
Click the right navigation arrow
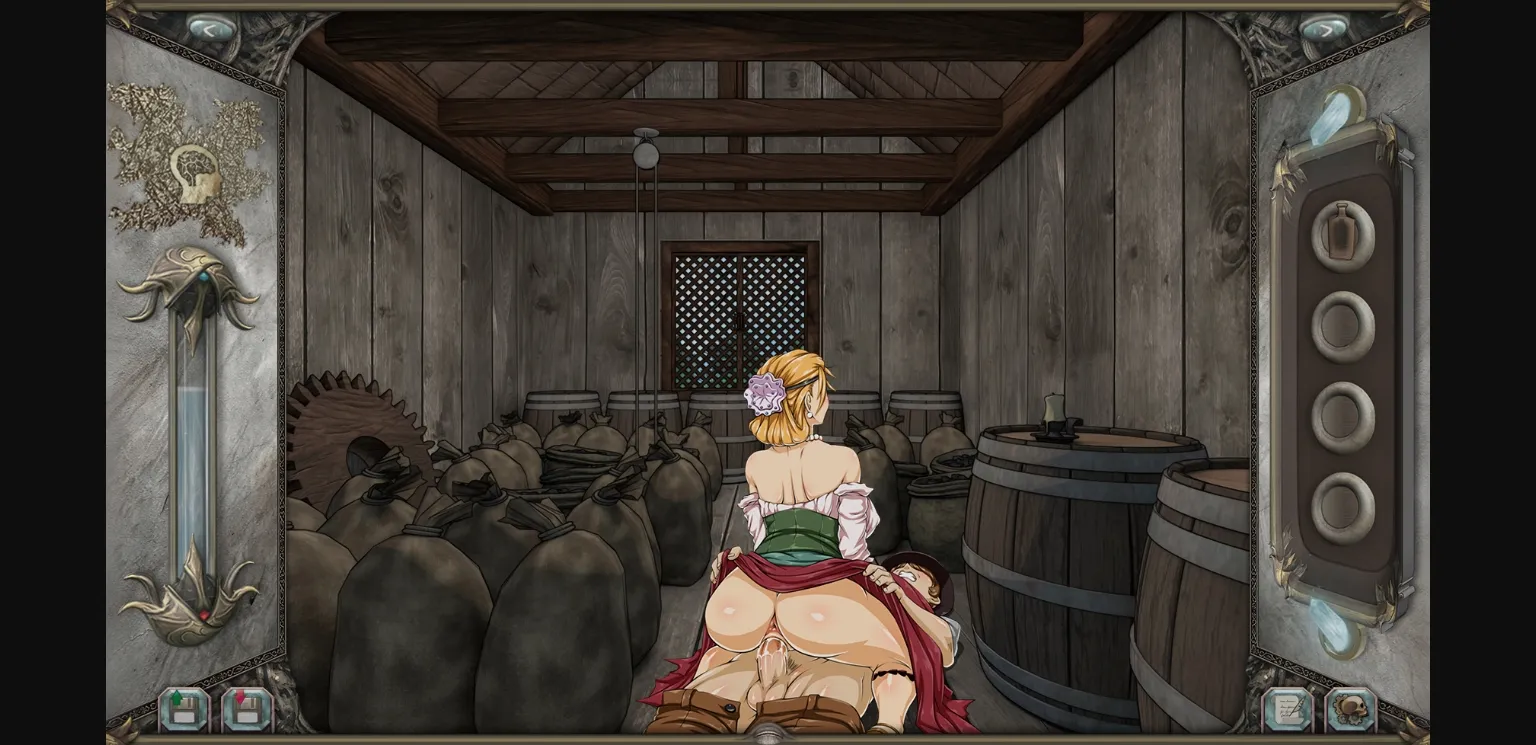tap(1326, 30)
